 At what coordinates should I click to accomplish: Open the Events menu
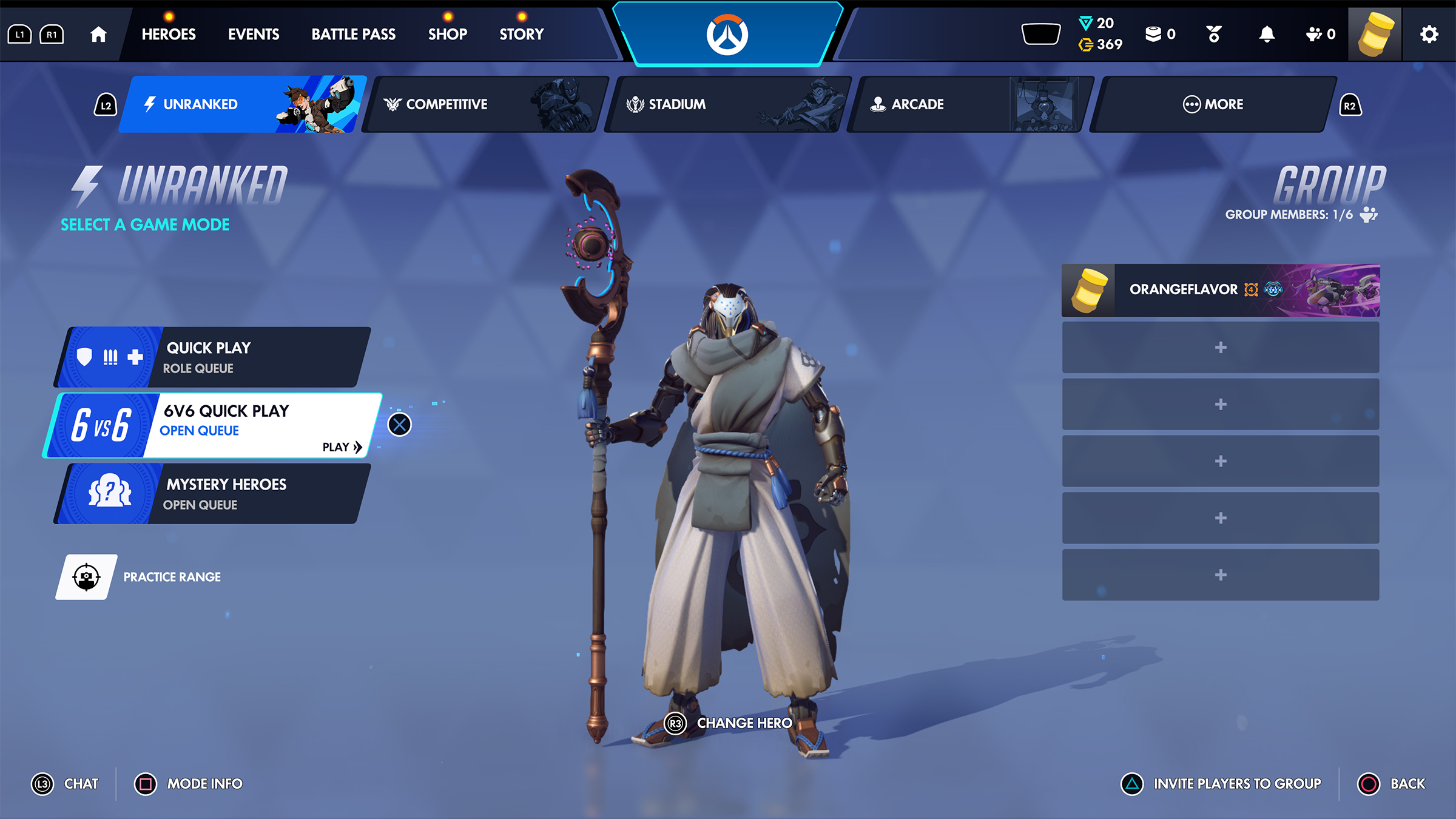(254, 35)
